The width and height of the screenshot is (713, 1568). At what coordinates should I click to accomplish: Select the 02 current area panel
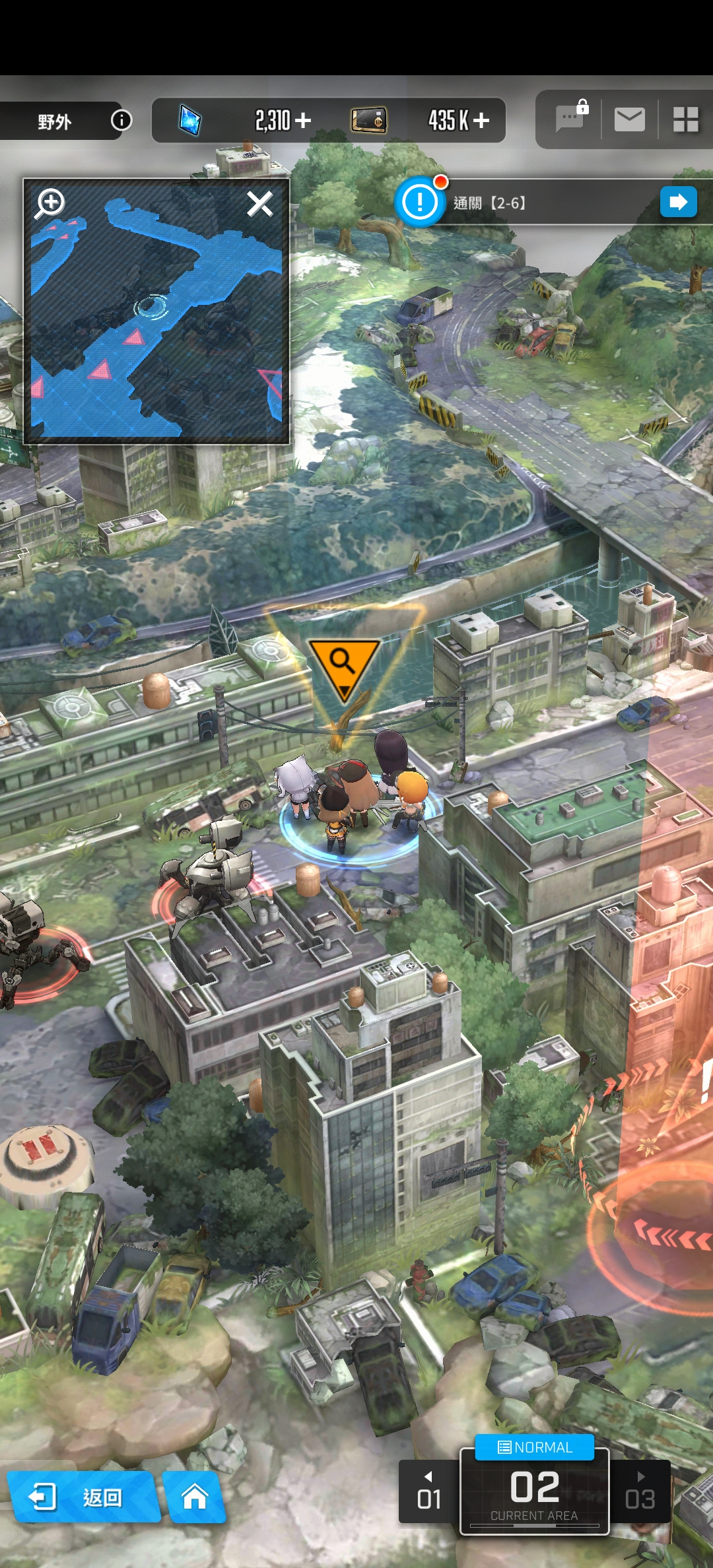pos(534,1493)
